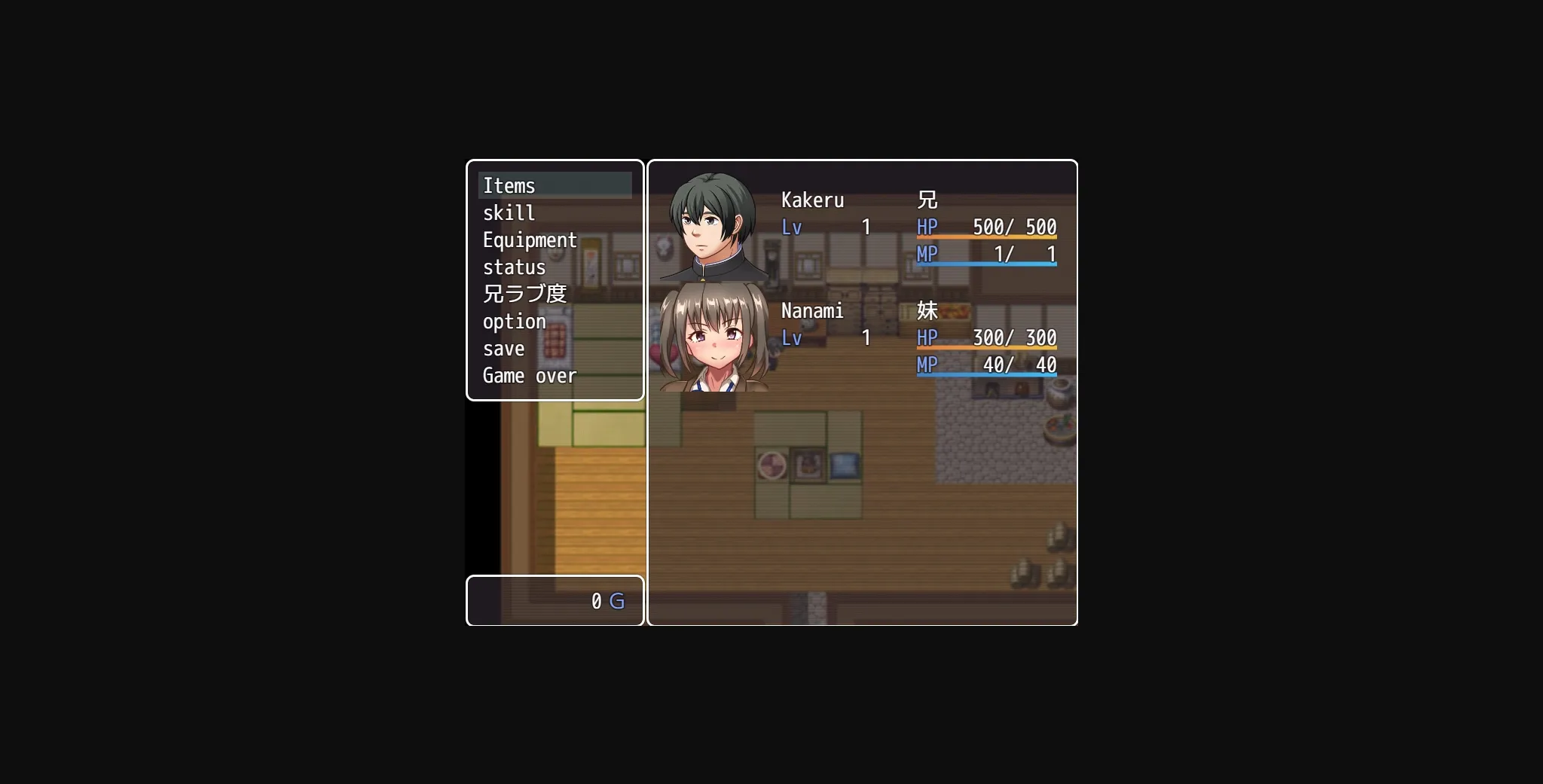Select Kakeru's character portrait

click(x=713, y=225)
